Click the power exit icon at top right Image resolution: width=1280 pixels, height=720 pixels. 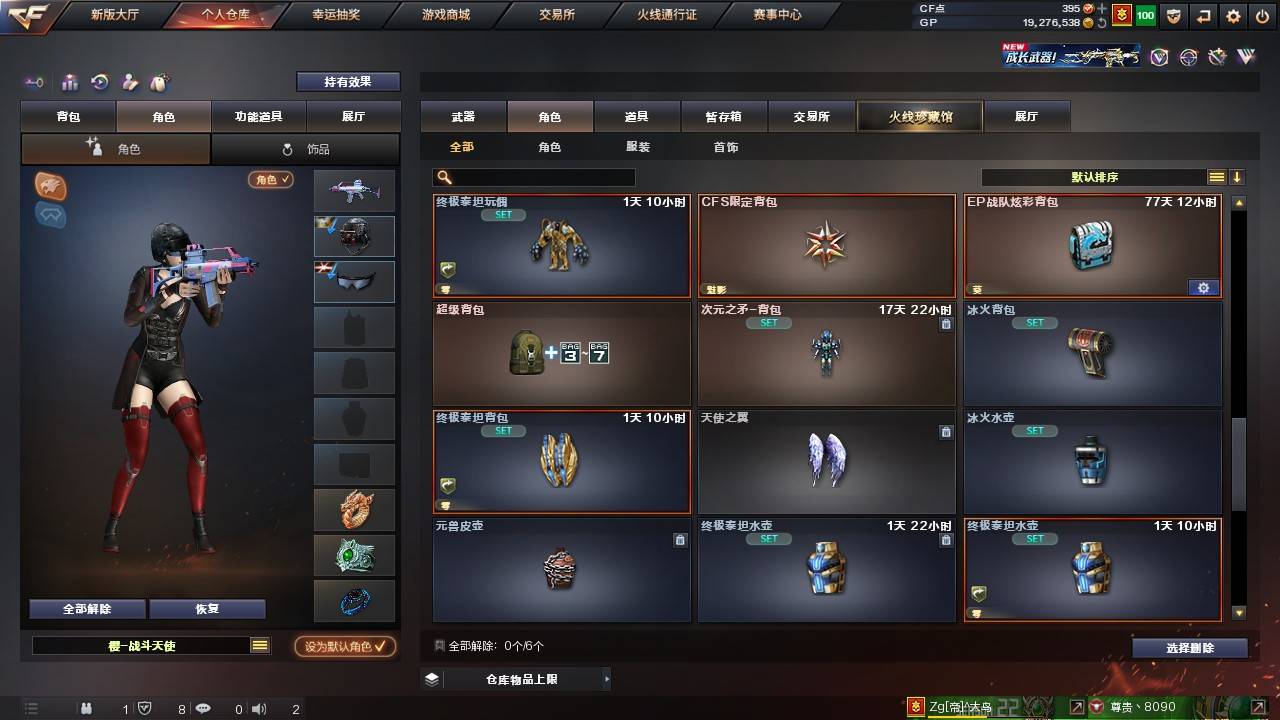coord(1263,16)
